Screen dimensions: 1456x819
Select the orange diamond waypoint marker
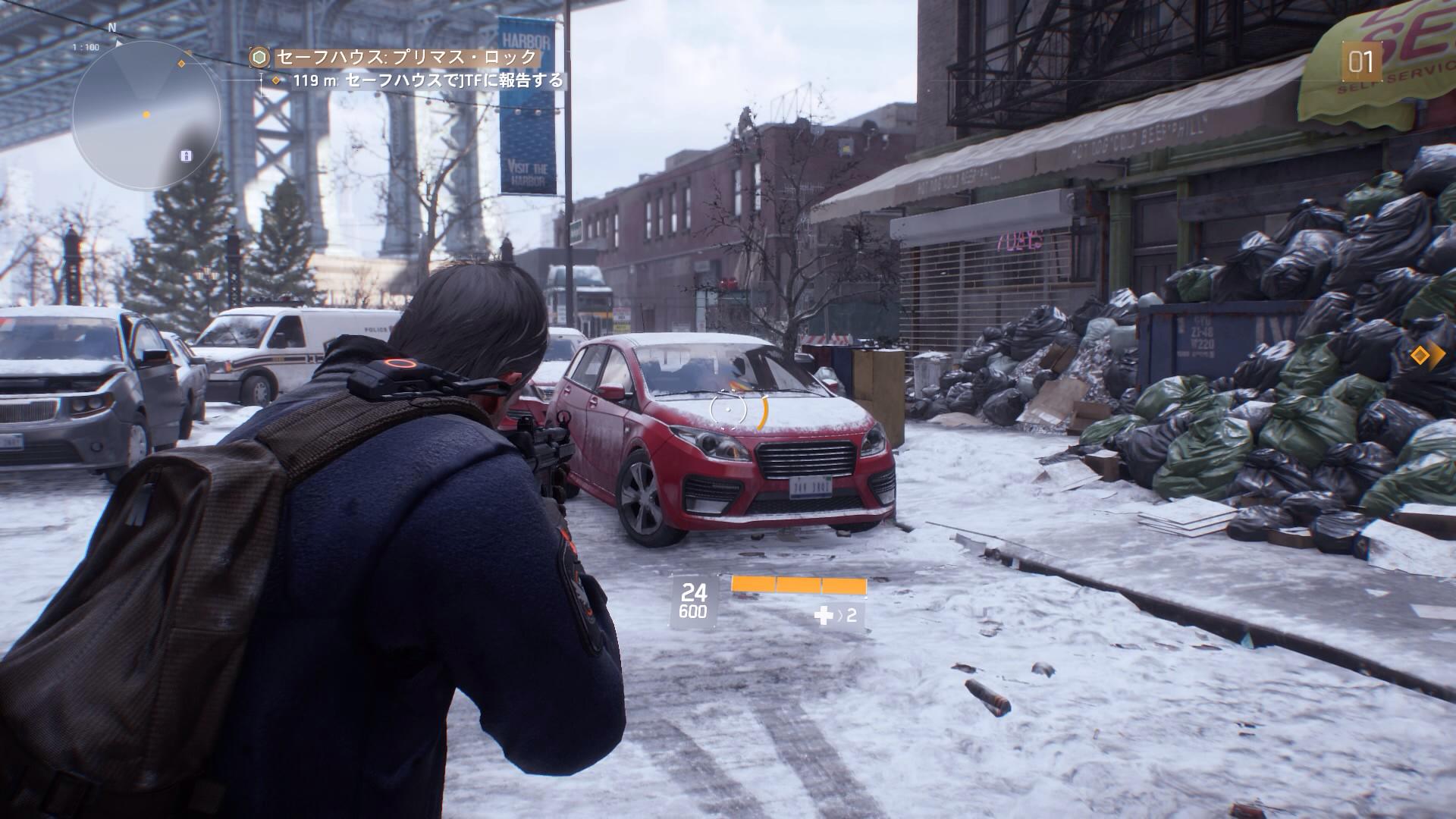pos(1423,355)
